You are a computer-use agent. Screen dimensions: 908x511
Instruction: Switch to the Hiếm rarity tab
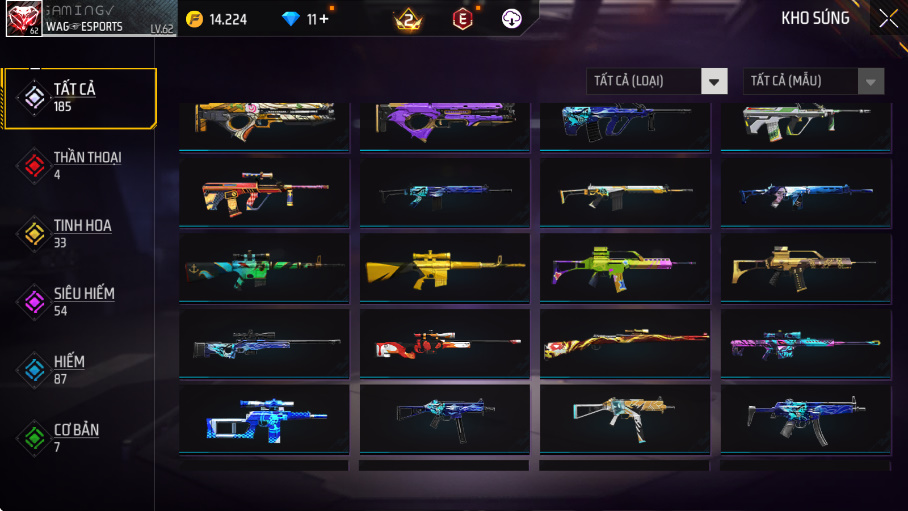pyautogui.click(x=80, y=369)
